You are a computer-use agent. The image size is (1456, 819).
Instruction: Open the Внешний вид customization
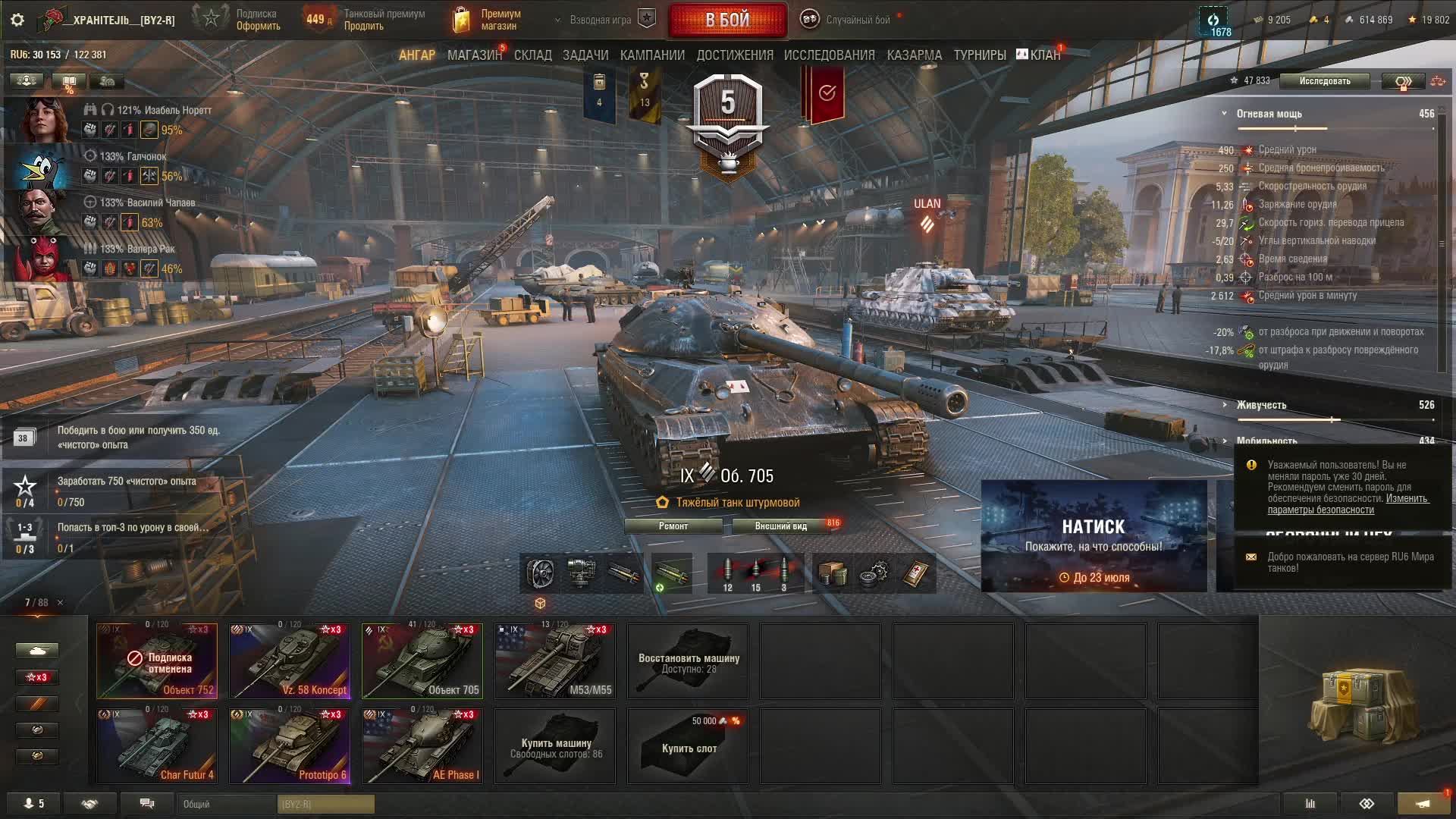780,526
